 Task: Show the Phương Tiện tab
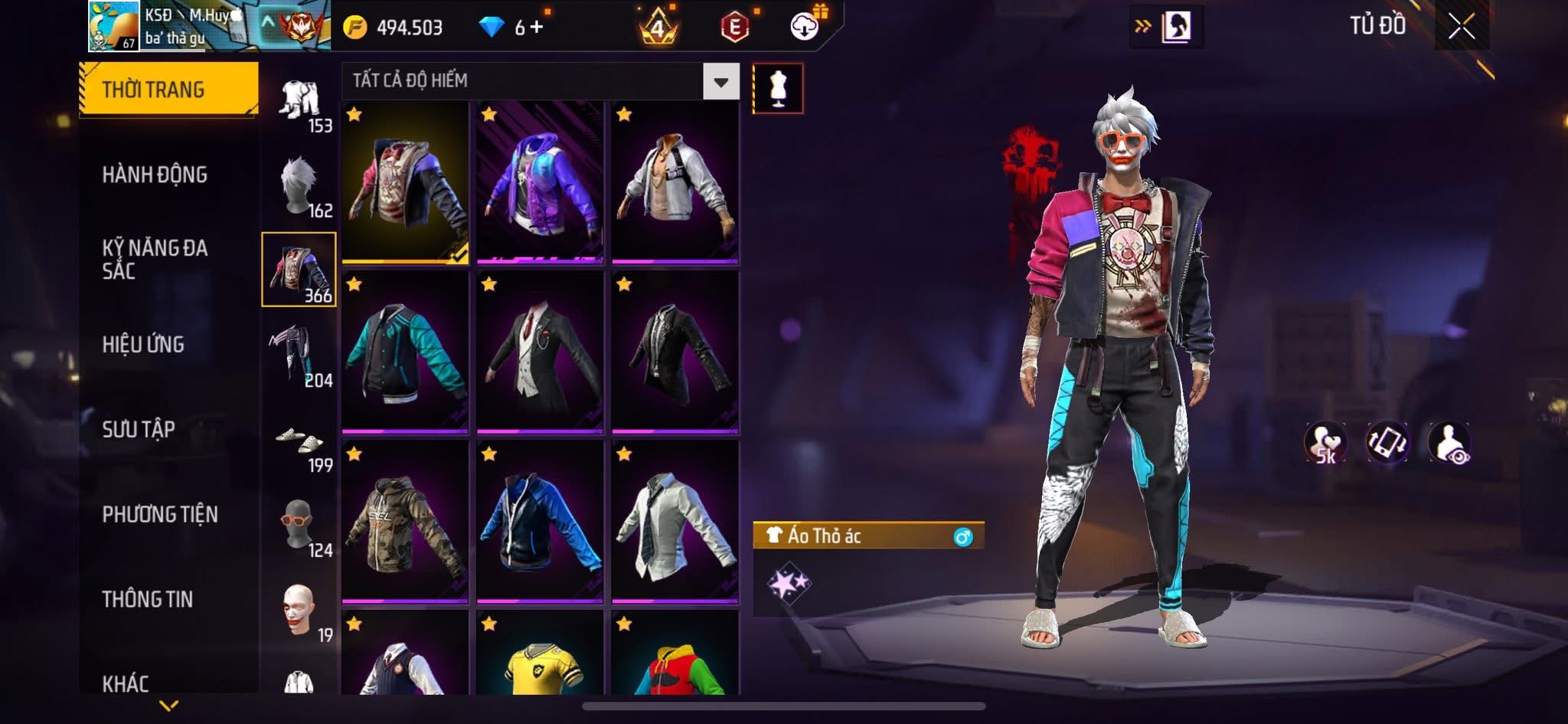[x=160, y=514]
